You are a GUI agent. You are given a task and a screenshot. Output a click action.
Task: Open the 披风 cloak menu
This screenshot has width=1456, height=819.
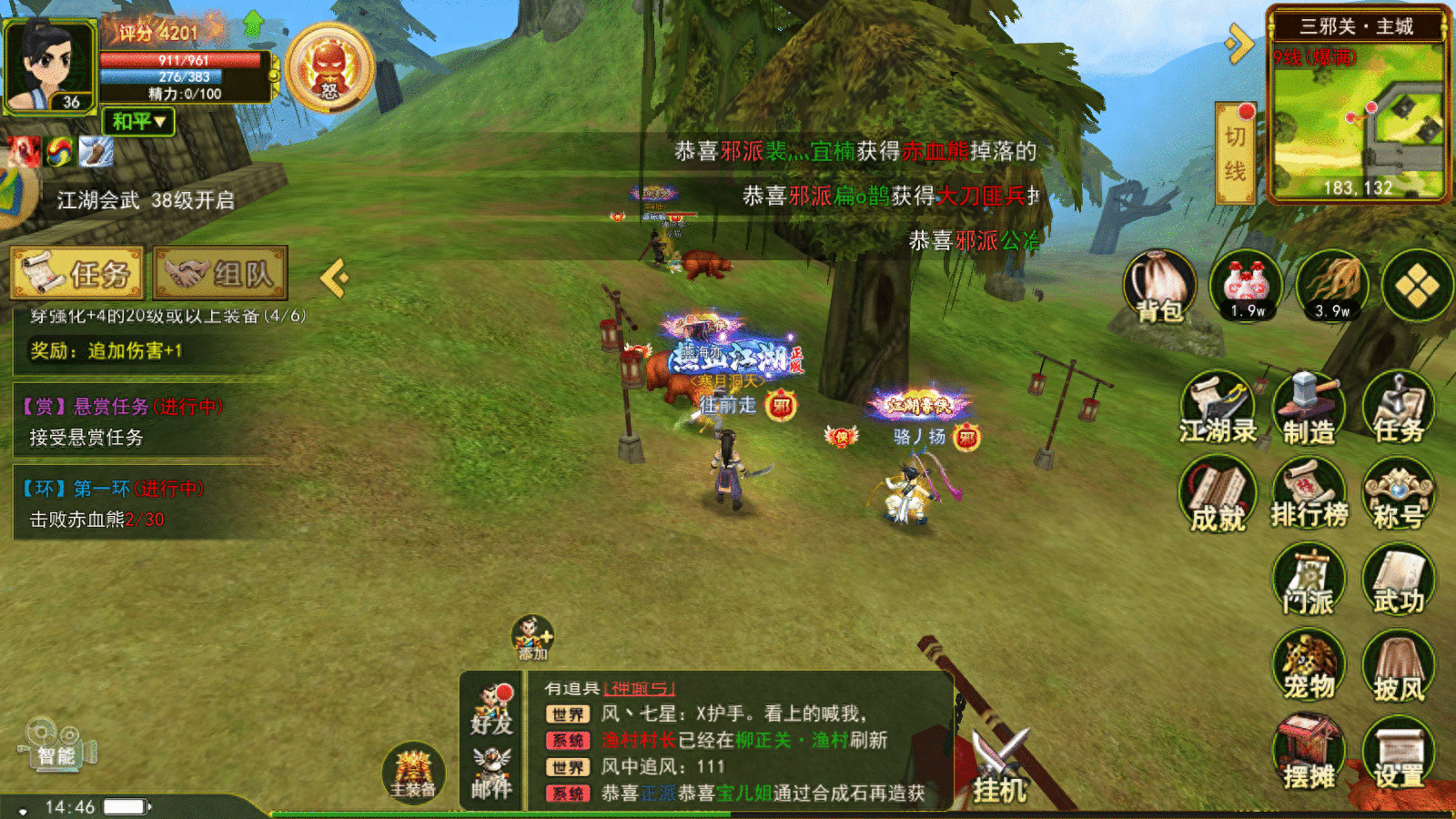(x=1399, y=669)
